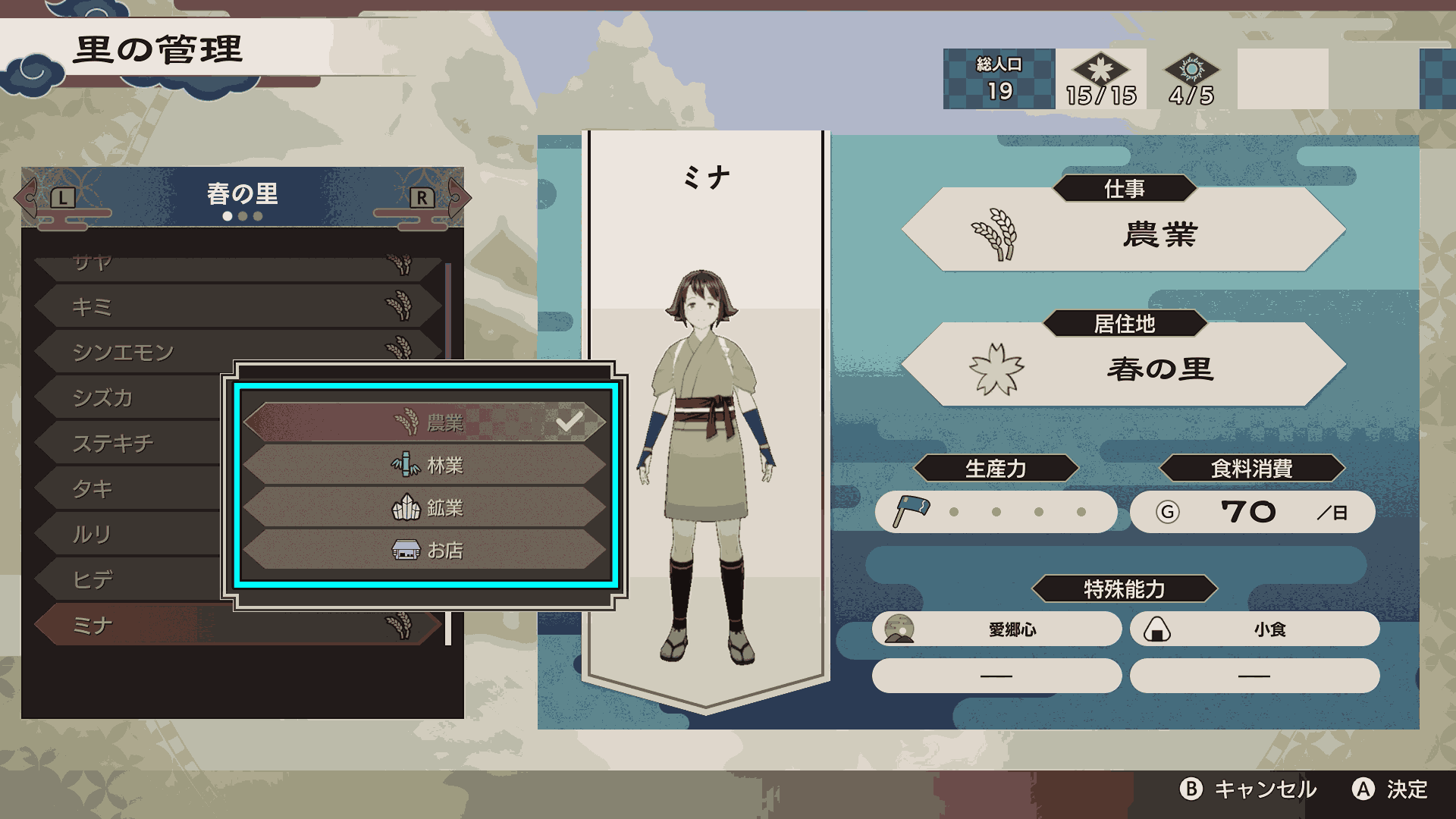
Task: Select villager シズカ from the list
Action: pyautogui.click(x=136, y=397)
